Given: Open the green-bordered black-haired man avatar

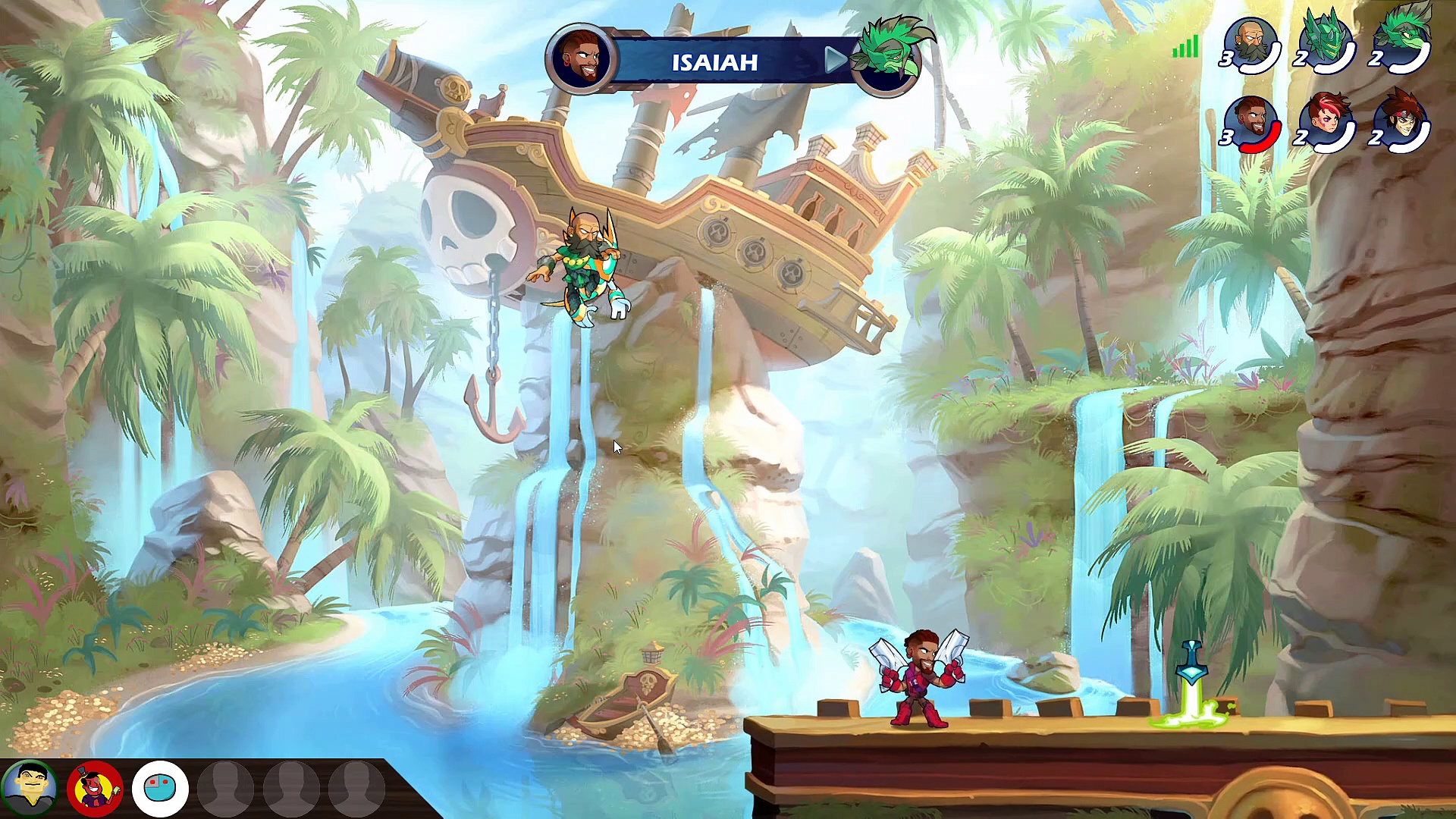Looking at the screenshot, I should pos(29,789).
